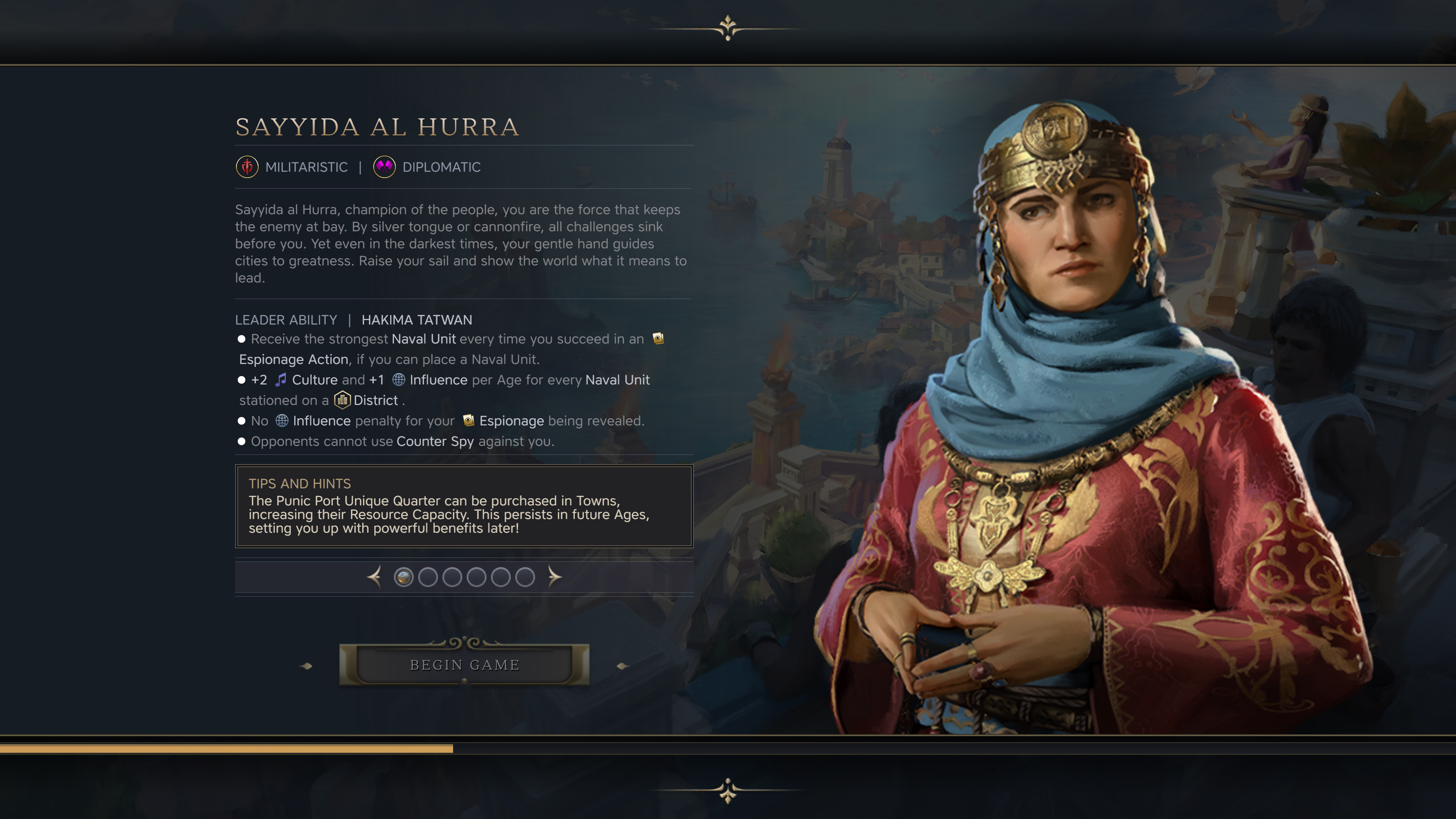Viewport: 1456px width, 819px height.
Task: Select the last page indicator dot
Action: click(x=526, y=577)
